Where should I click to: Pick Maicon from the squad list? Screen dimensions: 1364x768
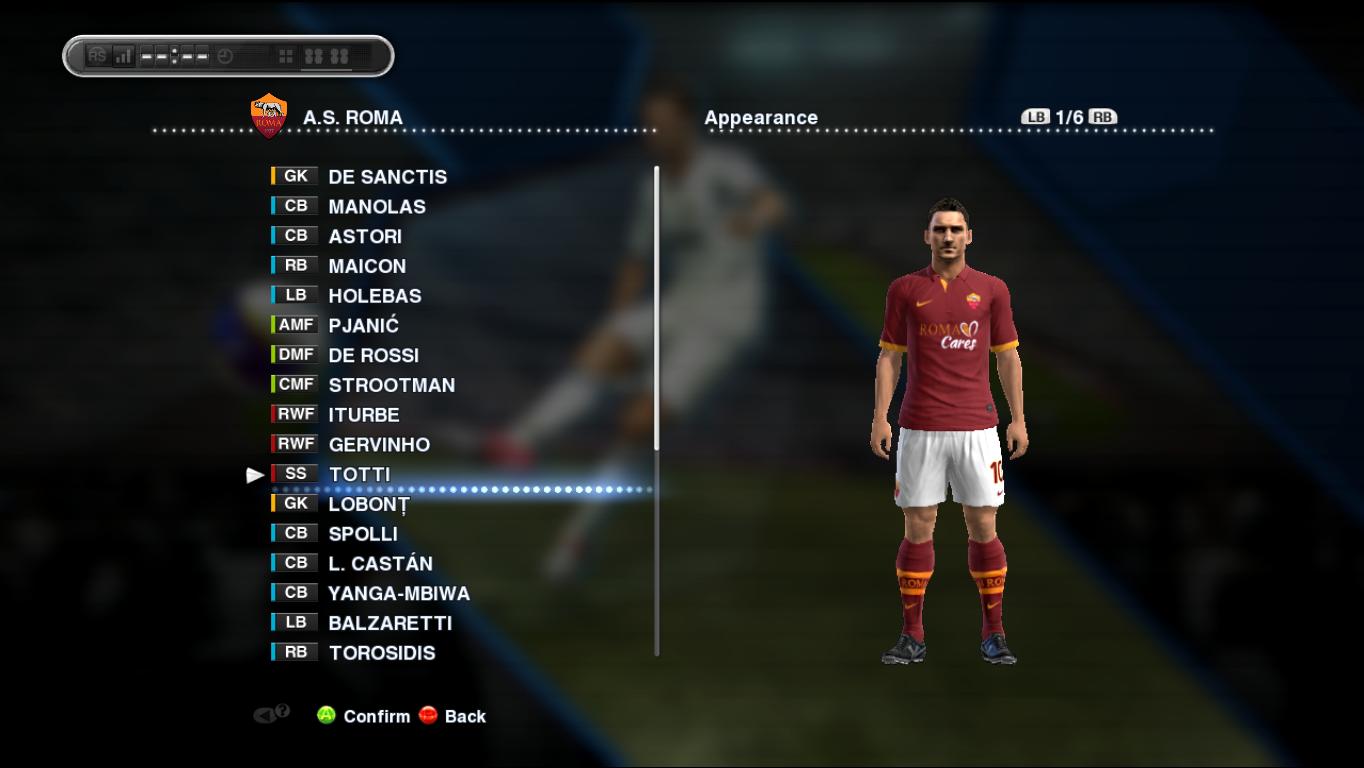(x=367, y=266)
